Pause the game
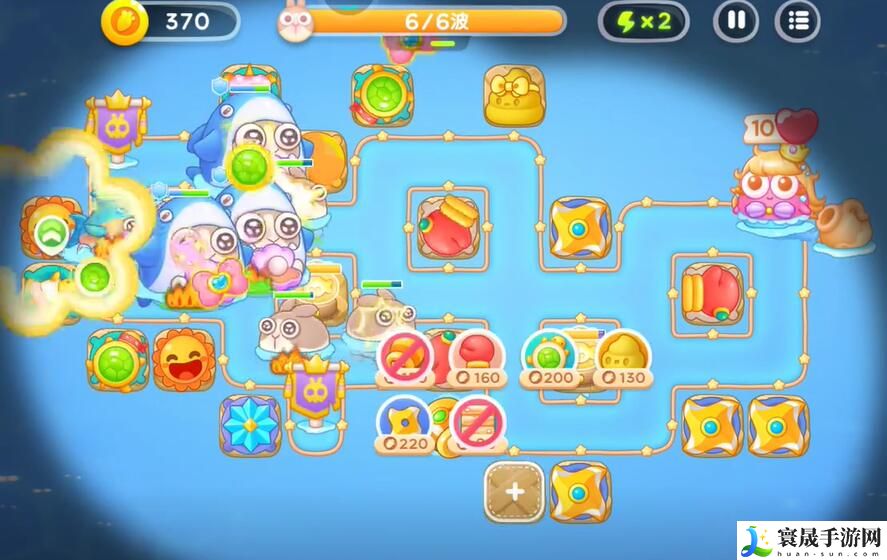887x560 pixels. pyautogui.click(x=736, y=21)
